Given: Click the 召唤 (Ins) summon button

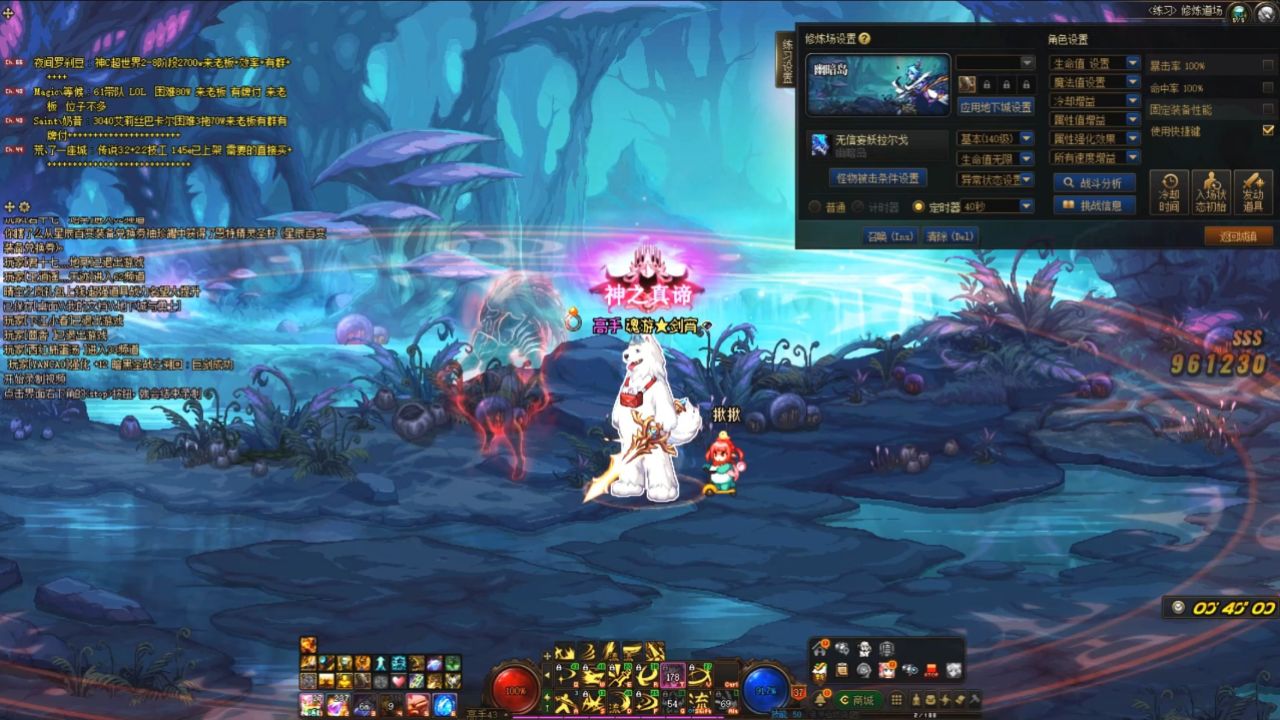Looking at the screenshot, I should tap(890, 235).
